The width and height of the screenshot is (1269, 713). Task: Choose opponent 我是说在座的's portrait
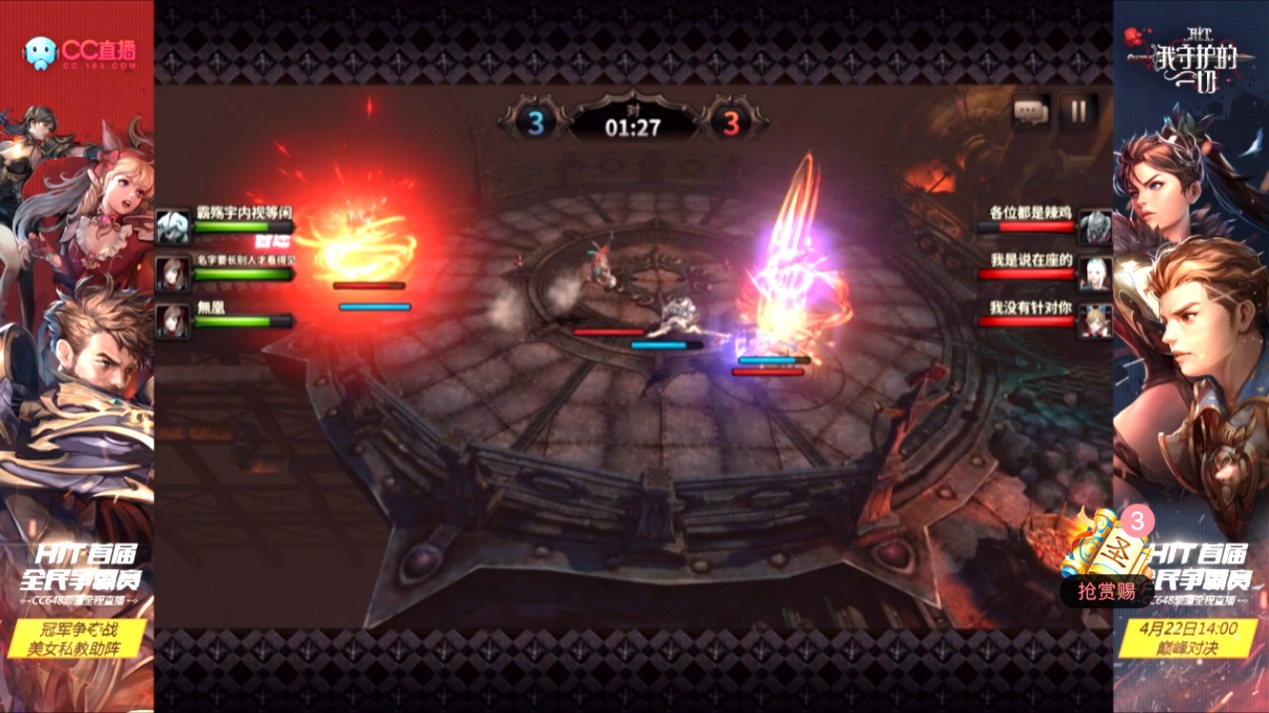1096,273
